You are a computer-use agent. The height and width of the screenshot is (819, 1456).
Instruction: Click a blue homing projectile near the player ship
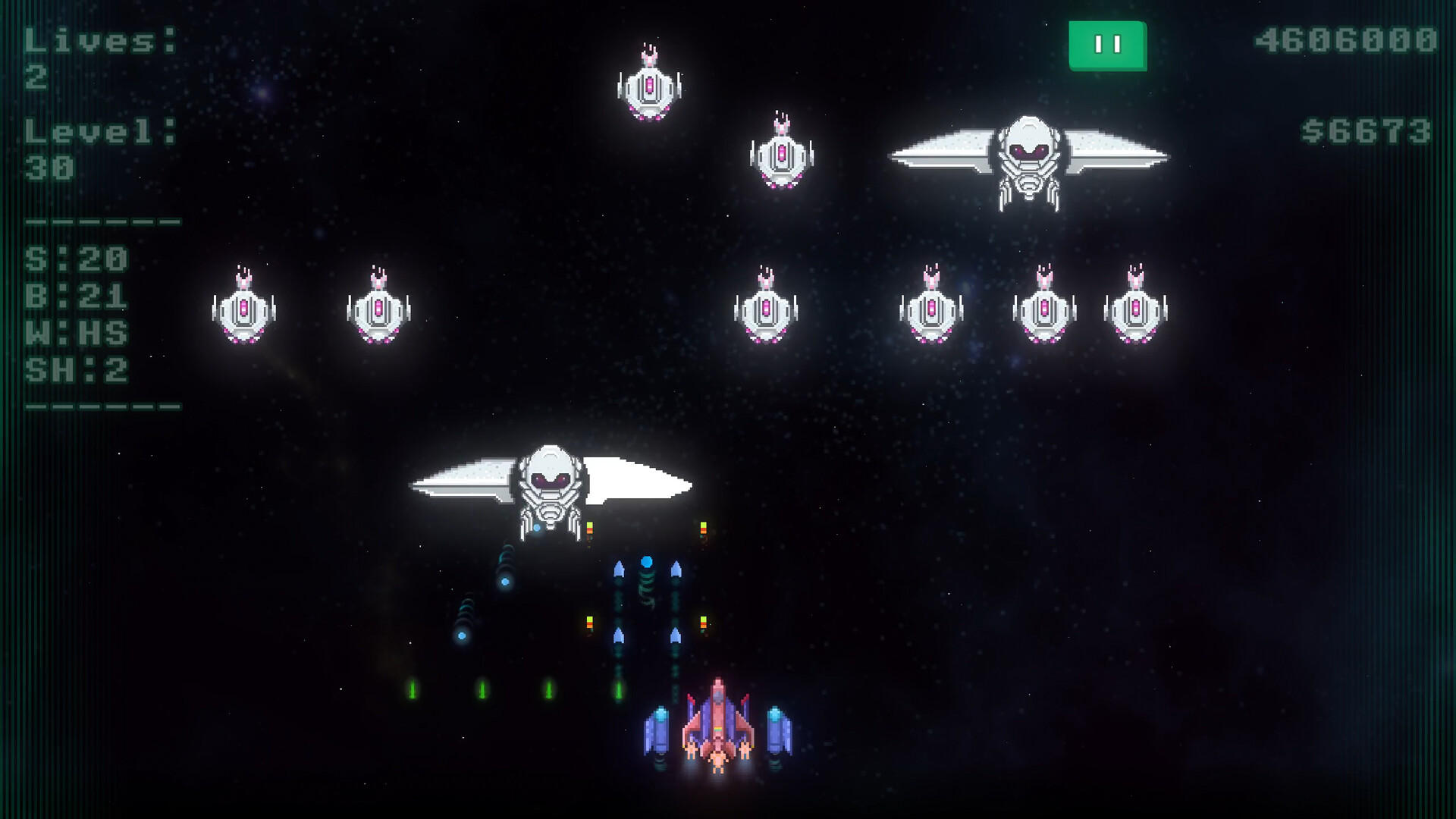point(646,561)
